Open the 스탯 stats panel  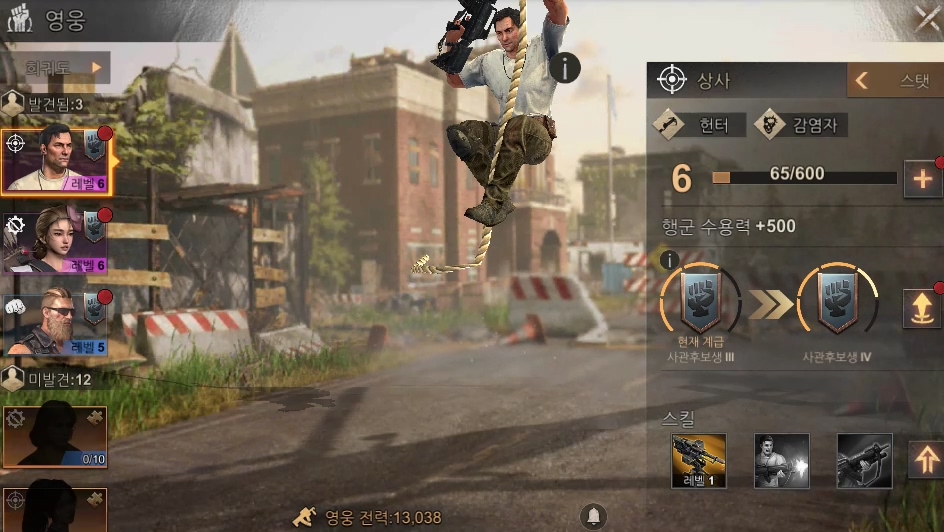(895, 81)
